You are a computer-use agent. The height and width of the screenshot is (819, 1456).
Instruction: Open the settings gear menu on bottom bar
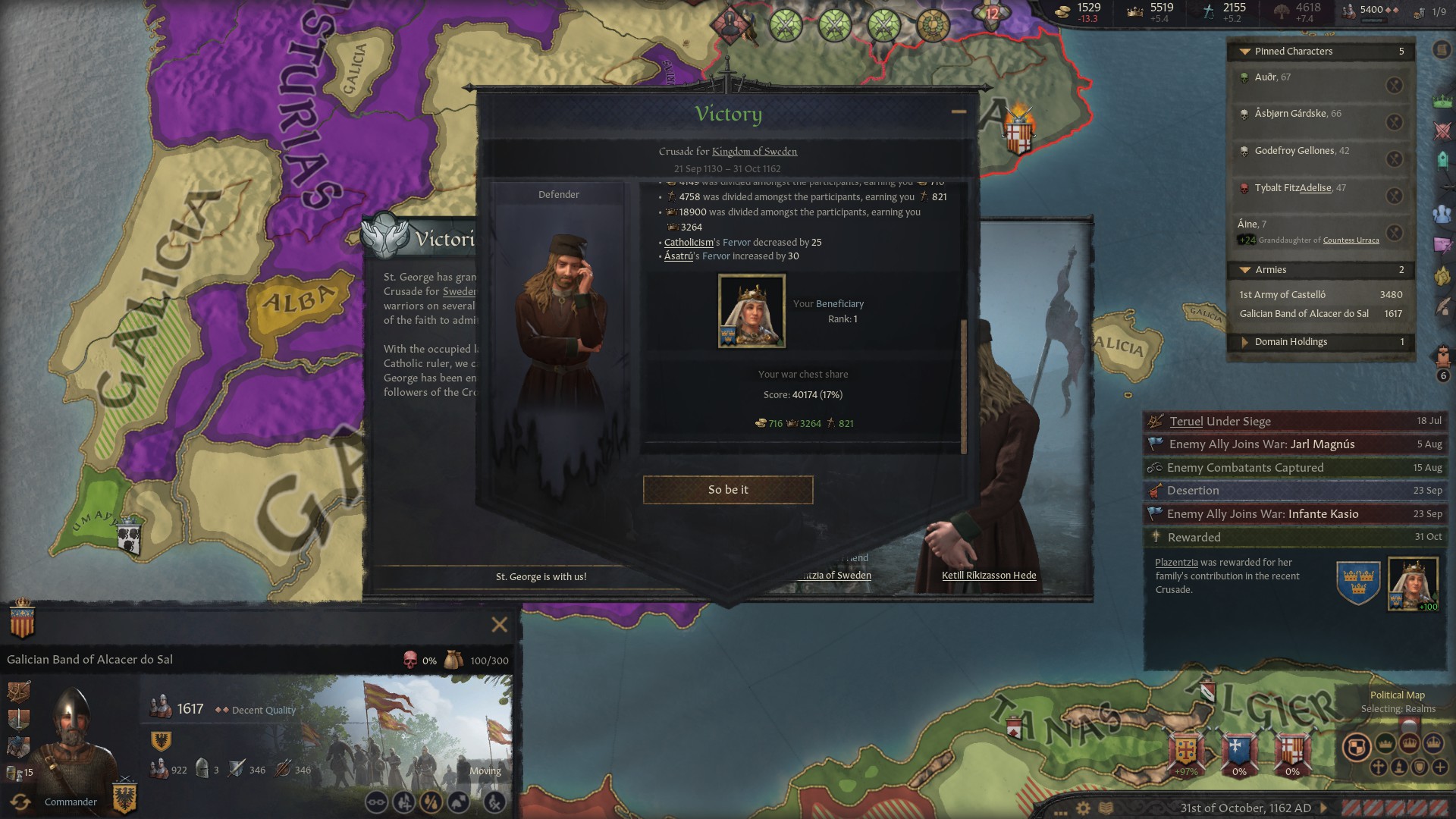1083,807
